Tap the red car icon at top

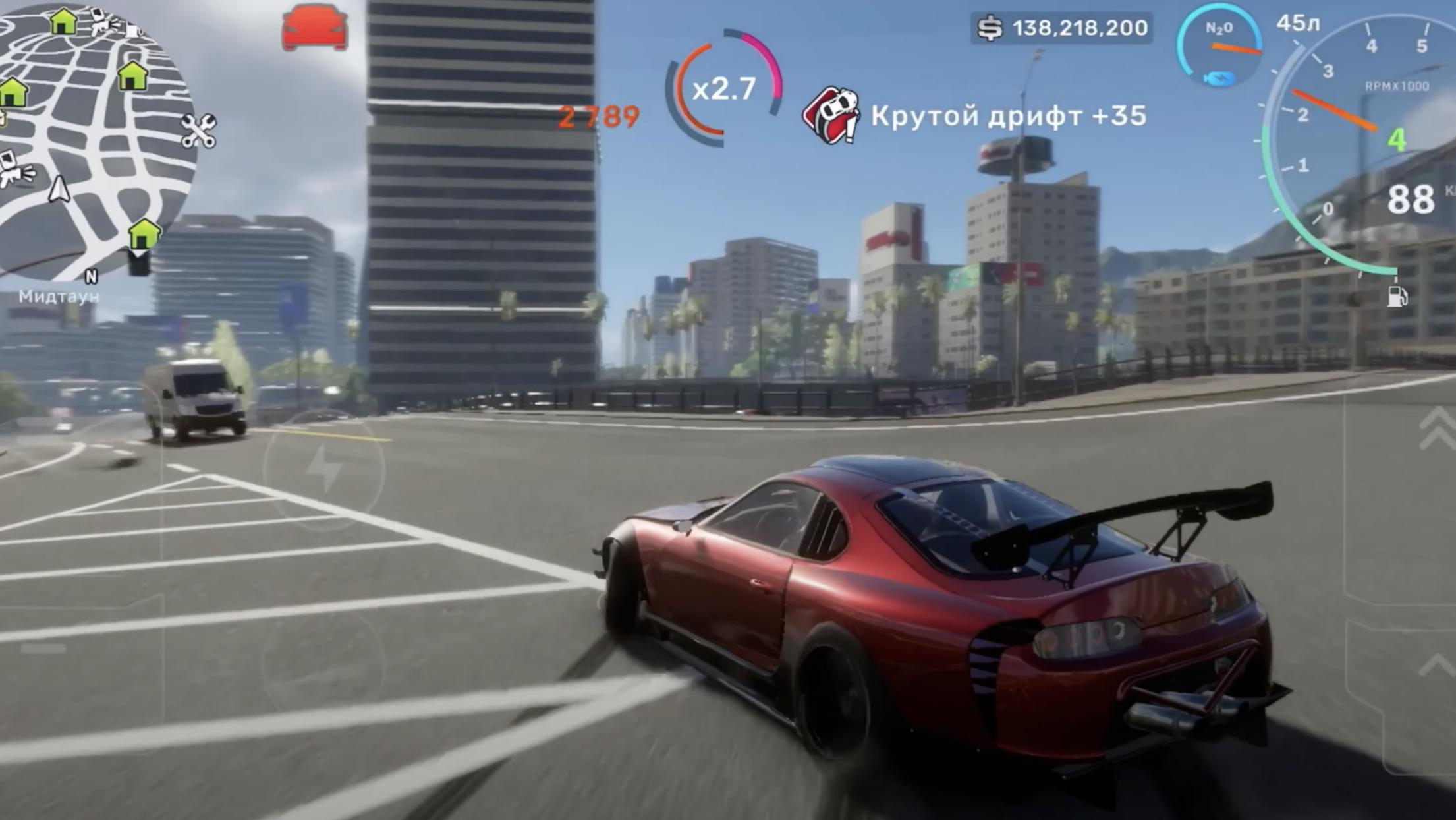tap(314, 27)
